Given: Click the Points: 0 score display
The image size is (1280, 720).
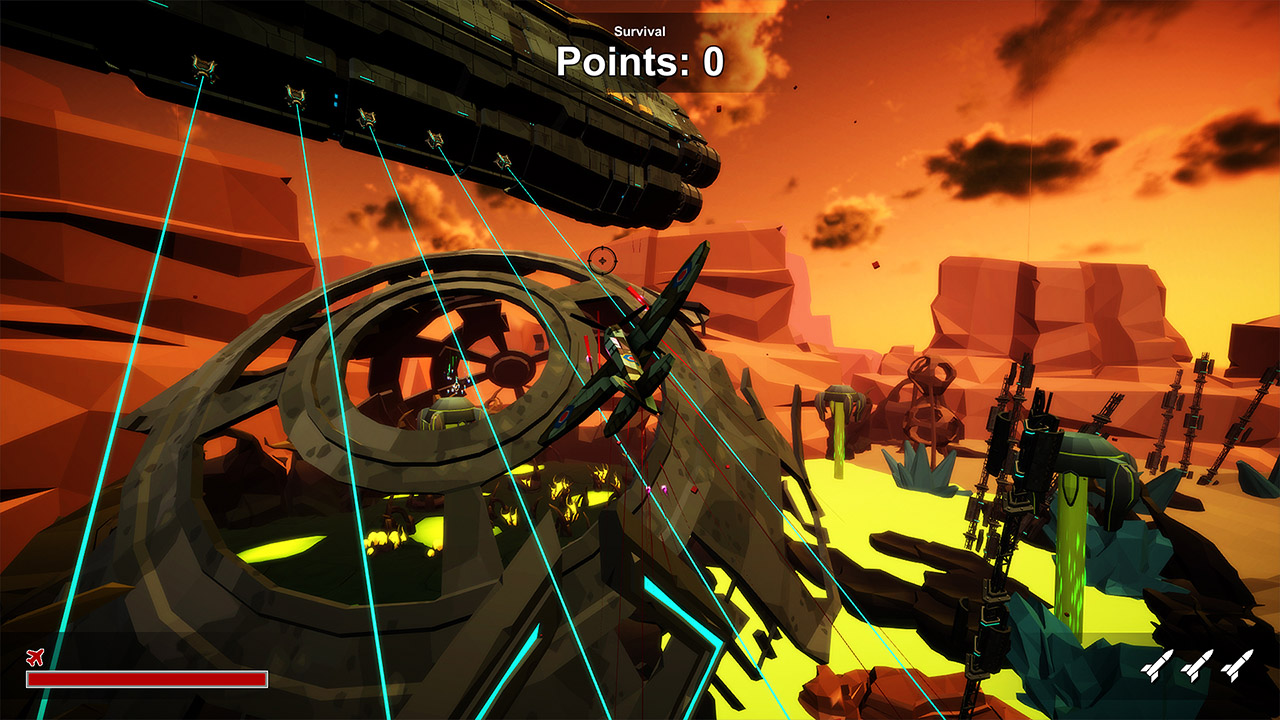Looking at the screenshot, I should 639,62.
